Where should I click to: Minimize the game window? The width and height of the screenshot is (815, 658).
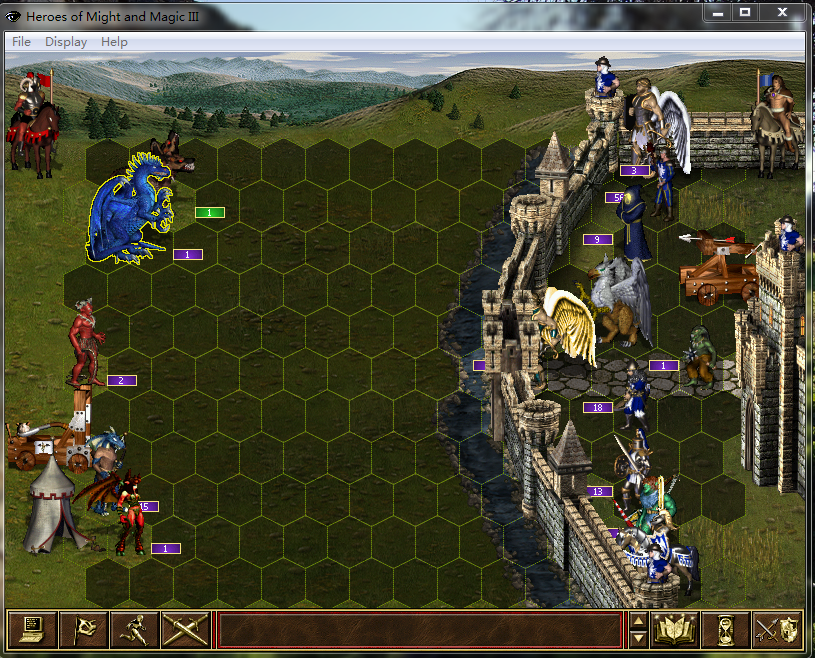[718, 13]
